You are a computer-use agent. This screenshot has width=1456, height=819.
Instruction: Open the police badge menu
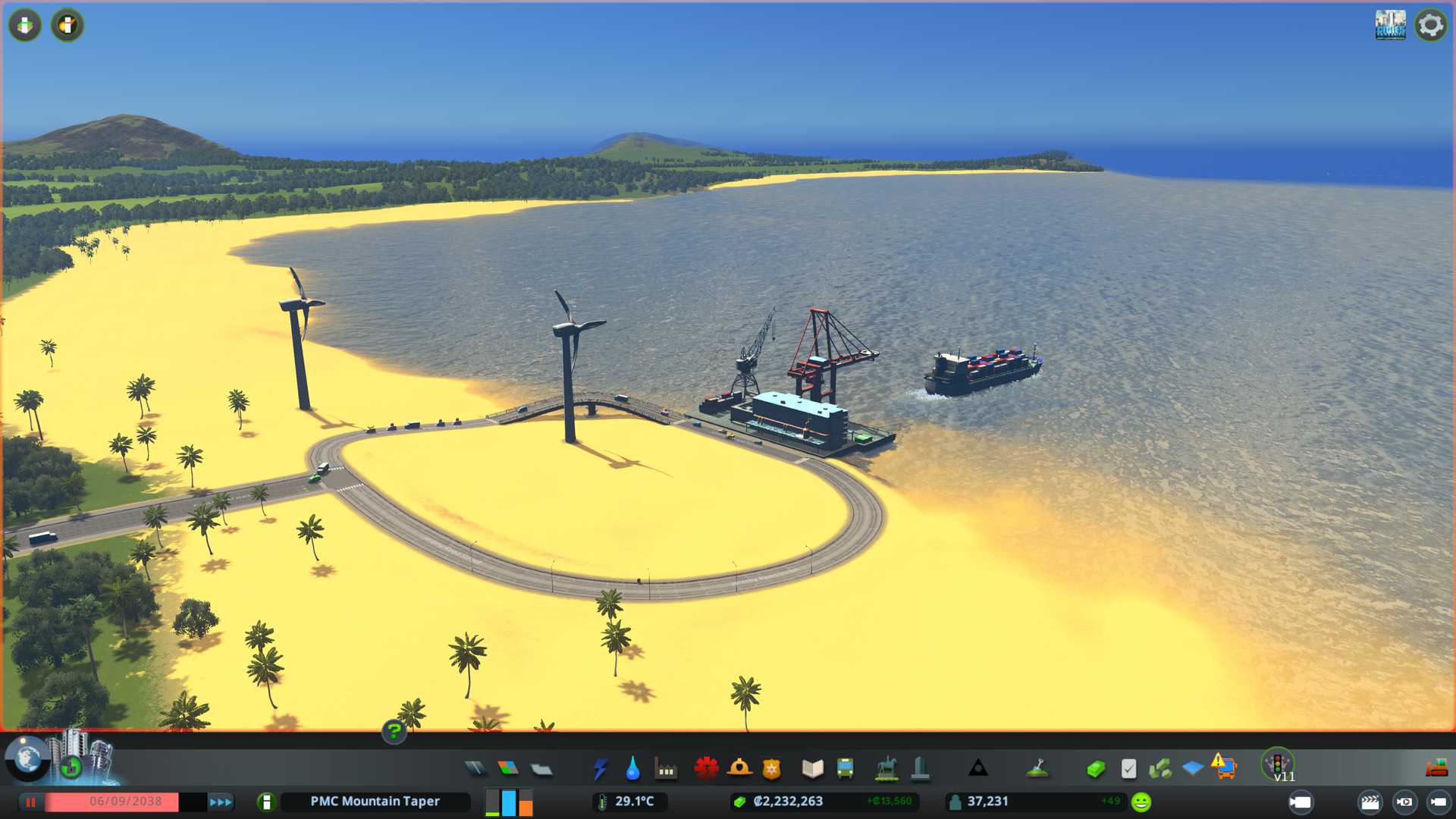click(772, 769)
